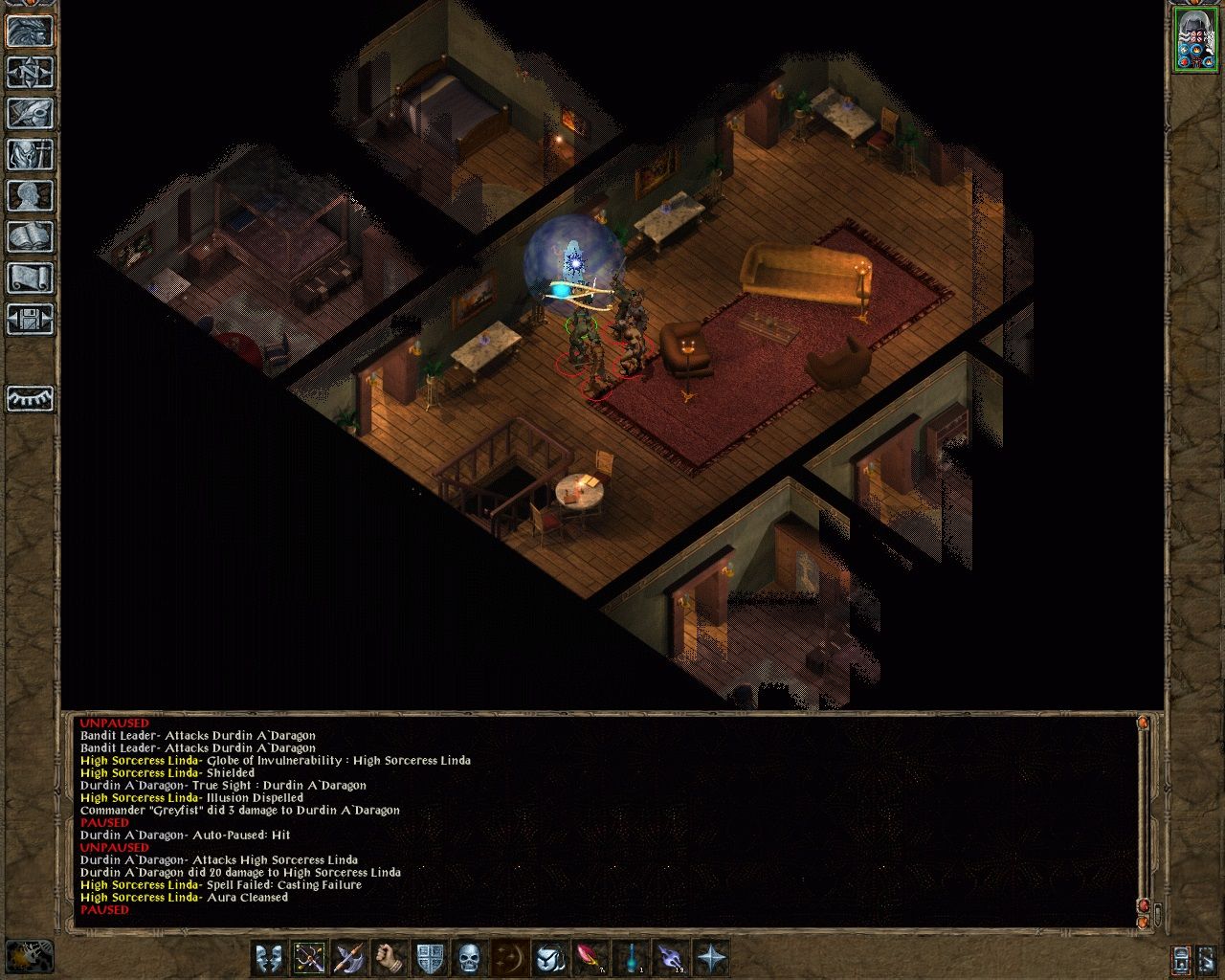The height and width of the screenshot is (980, 1225).
Task: Open the inventory screen
Action: tap(30, 155)
